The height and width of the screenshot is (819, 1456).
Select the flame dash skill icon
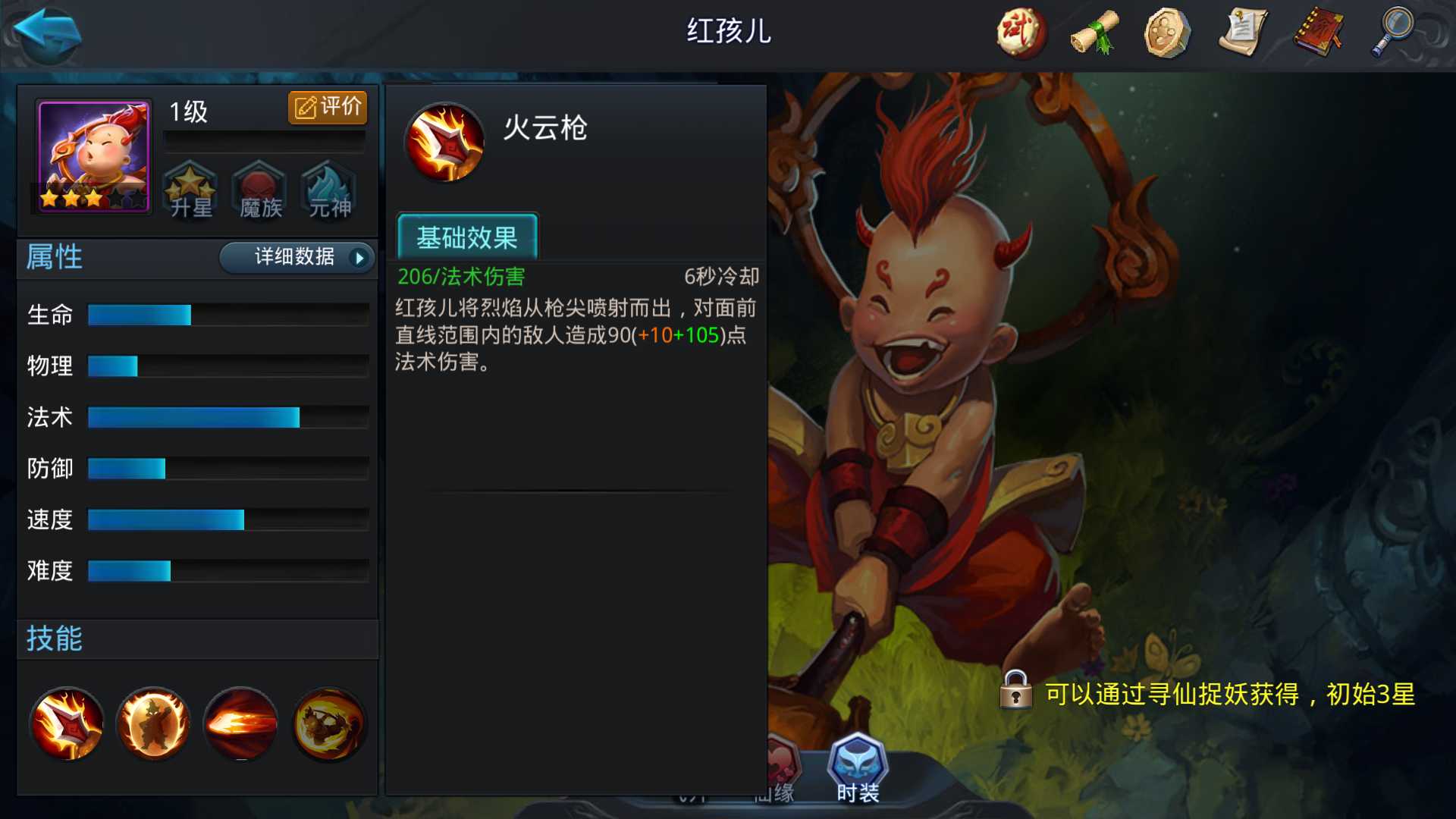click(240, 723)
